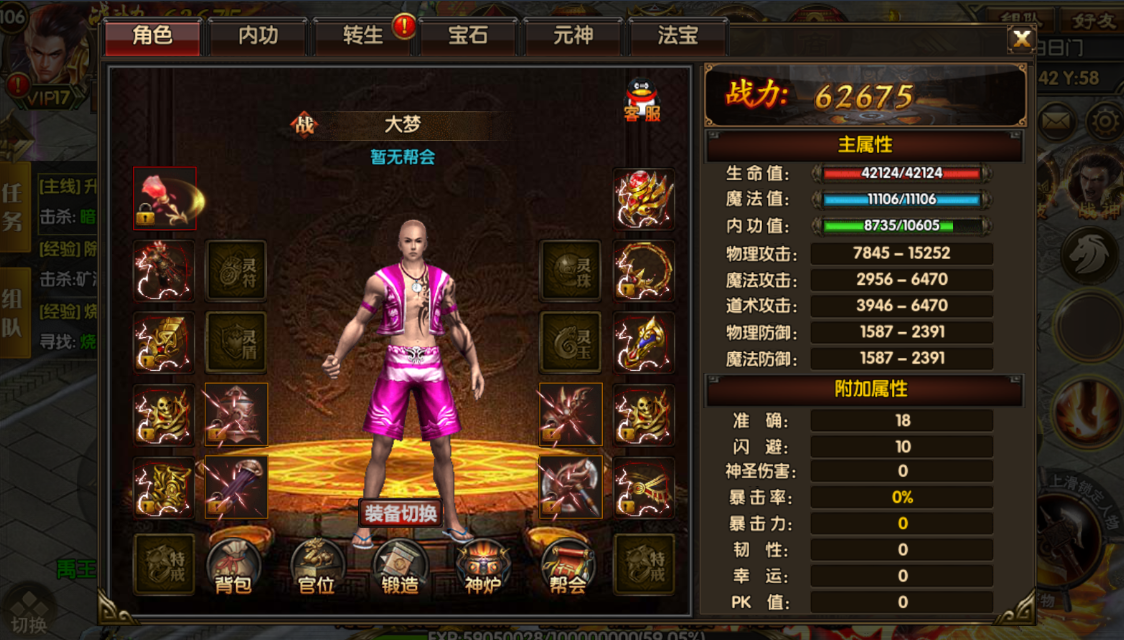Click the 装备切换 equipment switch button
The image size is (1124, 640).
pyautogui.click(x=400, y=514)
